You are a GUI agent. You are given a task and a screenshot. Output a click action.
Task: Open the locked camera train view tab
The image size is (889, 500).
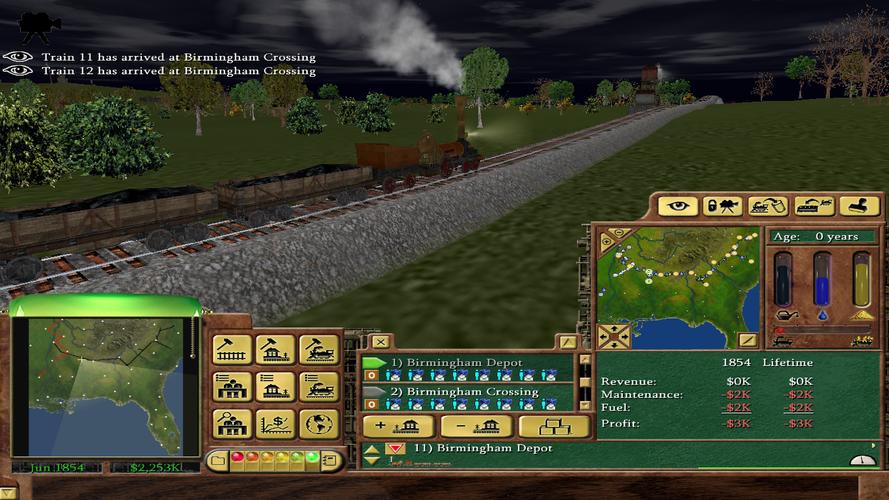[x=722, y=206]
